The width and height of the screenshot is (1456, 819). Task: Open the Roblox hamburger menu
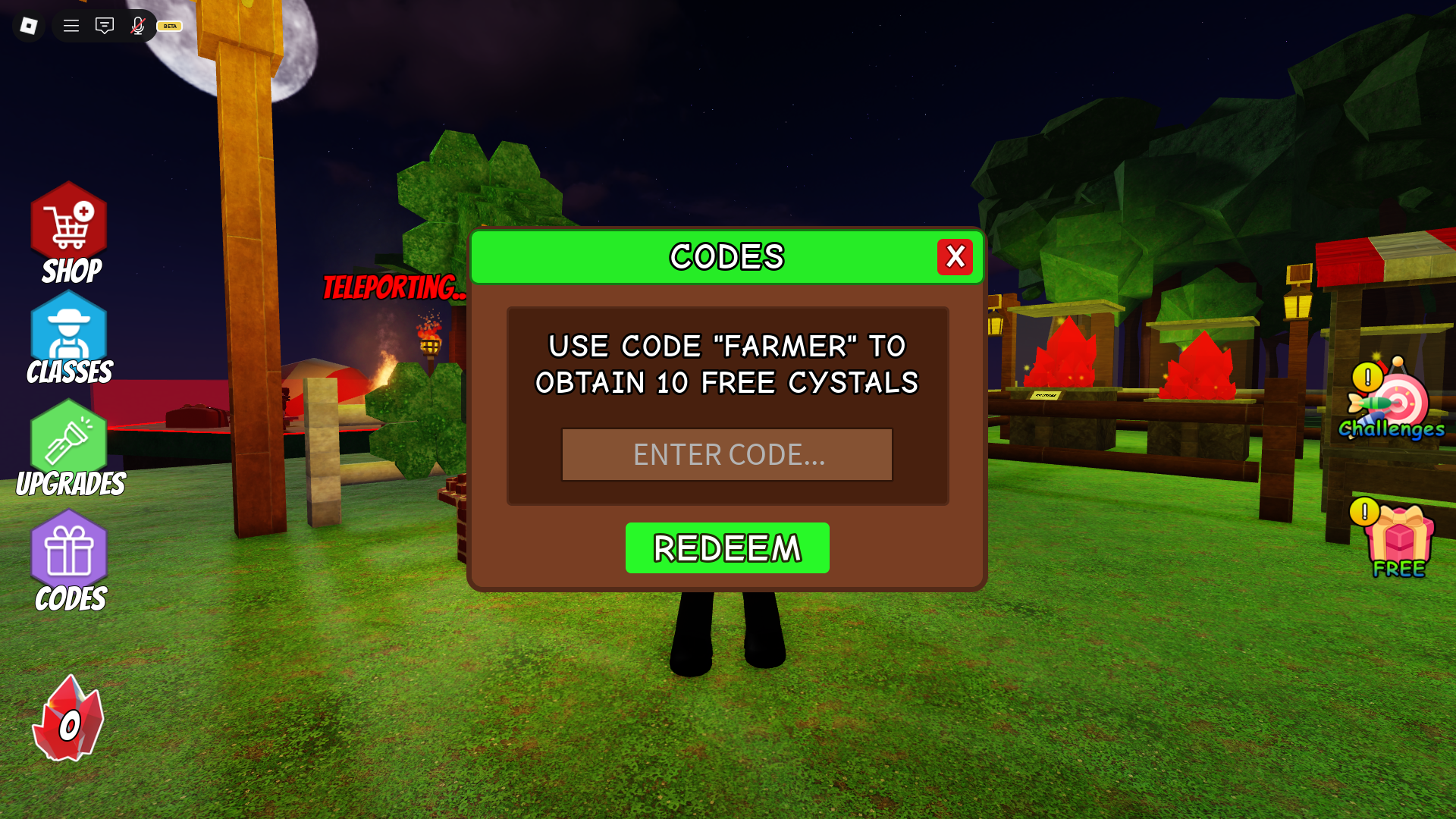pos(71,25)
